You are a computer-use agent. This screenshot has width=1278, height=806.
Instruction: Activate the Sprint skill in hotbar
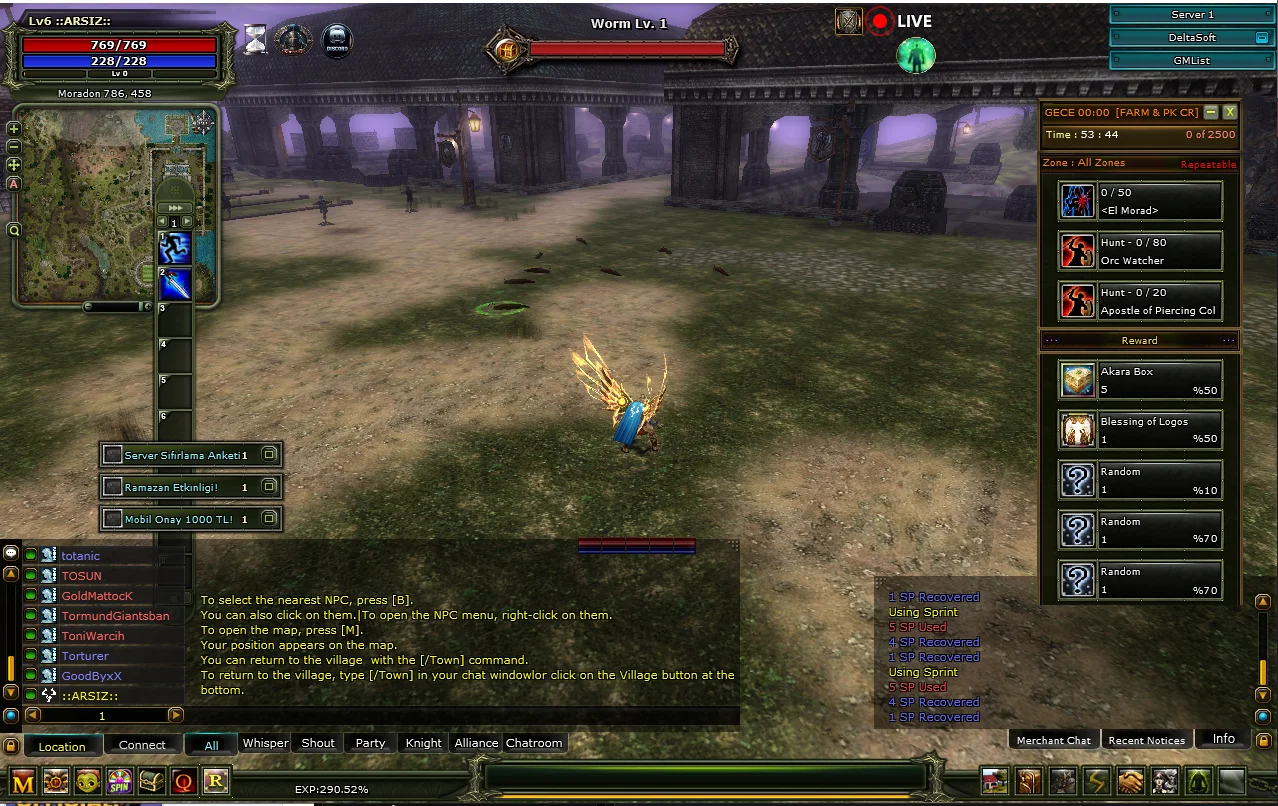[x=175, y=247]
